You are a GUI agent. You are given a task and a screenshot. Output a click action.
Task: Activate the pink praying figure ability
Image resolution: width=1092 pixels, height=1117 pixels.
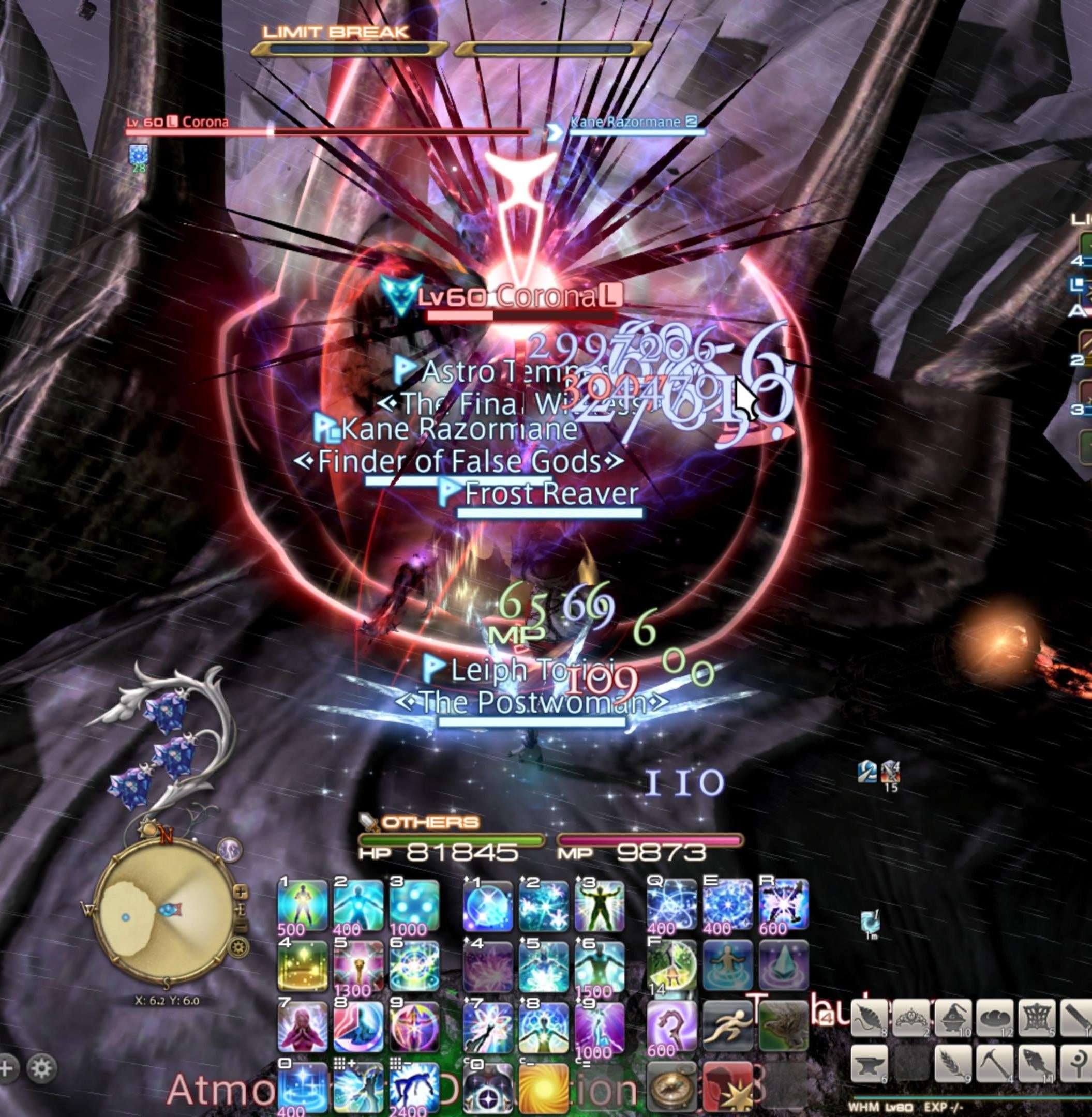[302, 1027]
